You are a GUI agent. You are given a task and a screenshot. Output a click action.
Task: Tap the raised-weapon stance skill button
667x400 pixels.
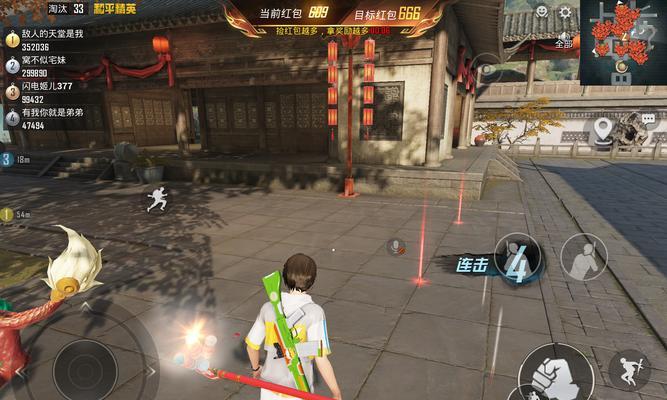583,257
